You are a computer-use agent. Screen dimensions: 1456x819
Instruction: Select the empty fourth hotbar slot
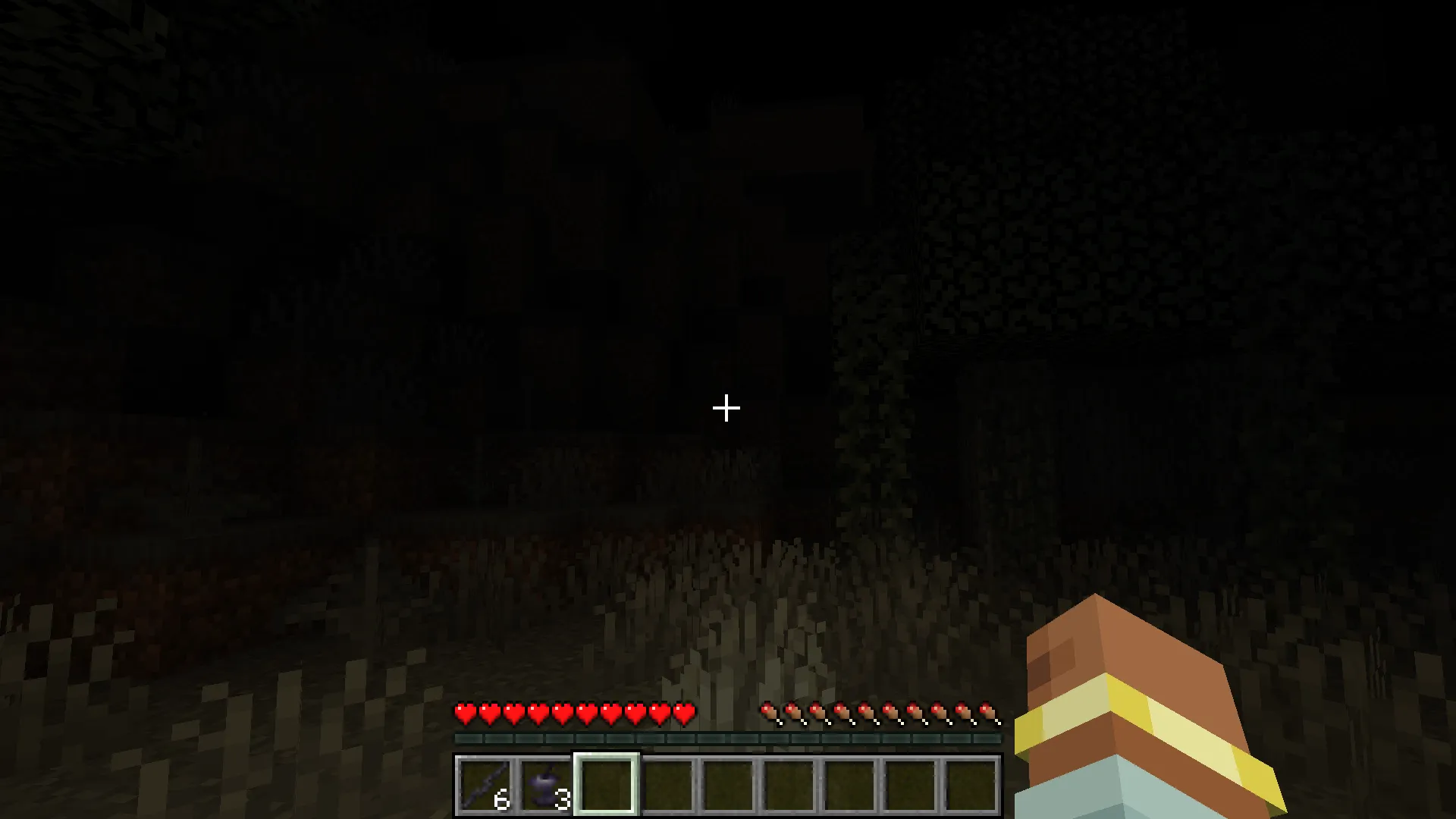667,785
